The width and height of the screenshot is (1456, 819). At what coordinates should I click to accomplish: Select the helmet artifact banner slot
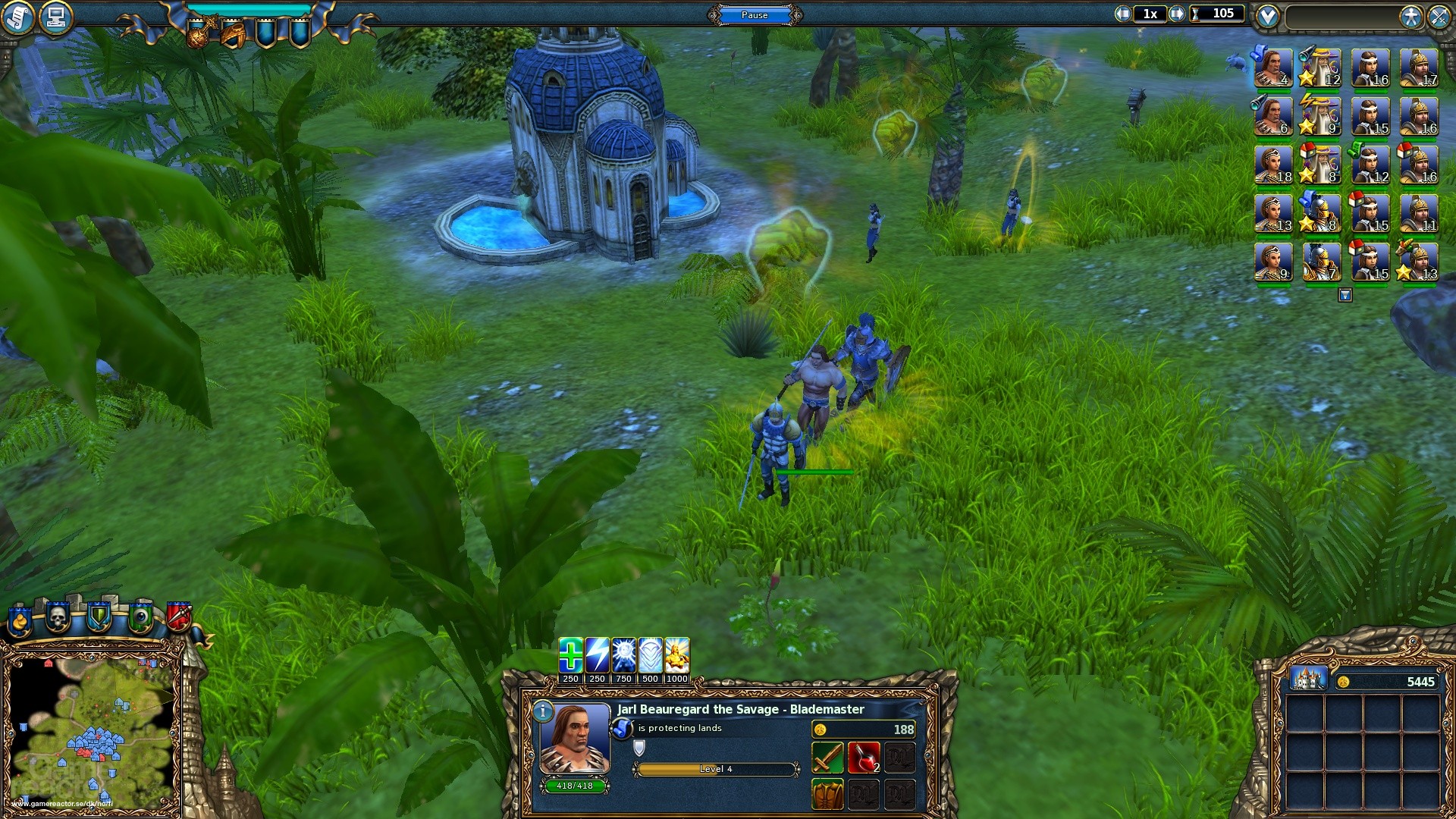point(233,34)
